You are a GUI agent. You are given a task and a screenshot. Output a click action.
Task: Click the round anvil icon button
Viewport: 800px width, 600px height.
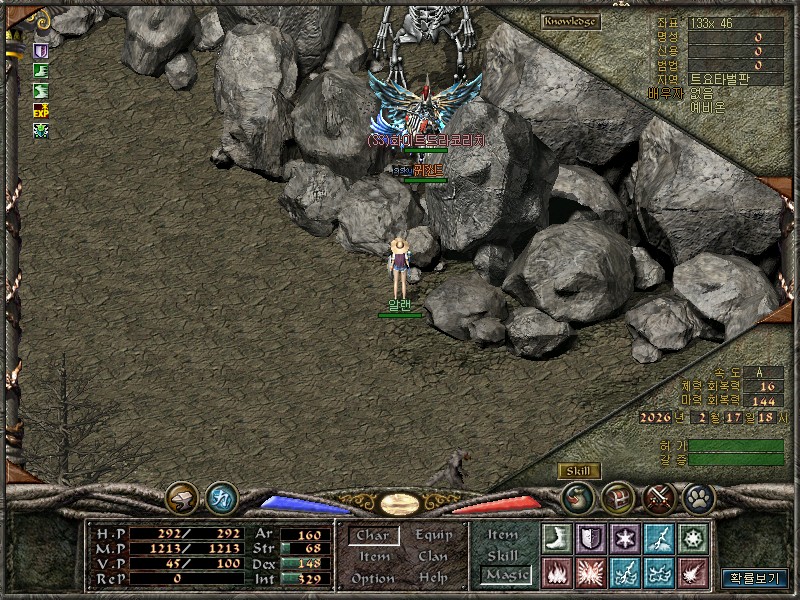182,496
